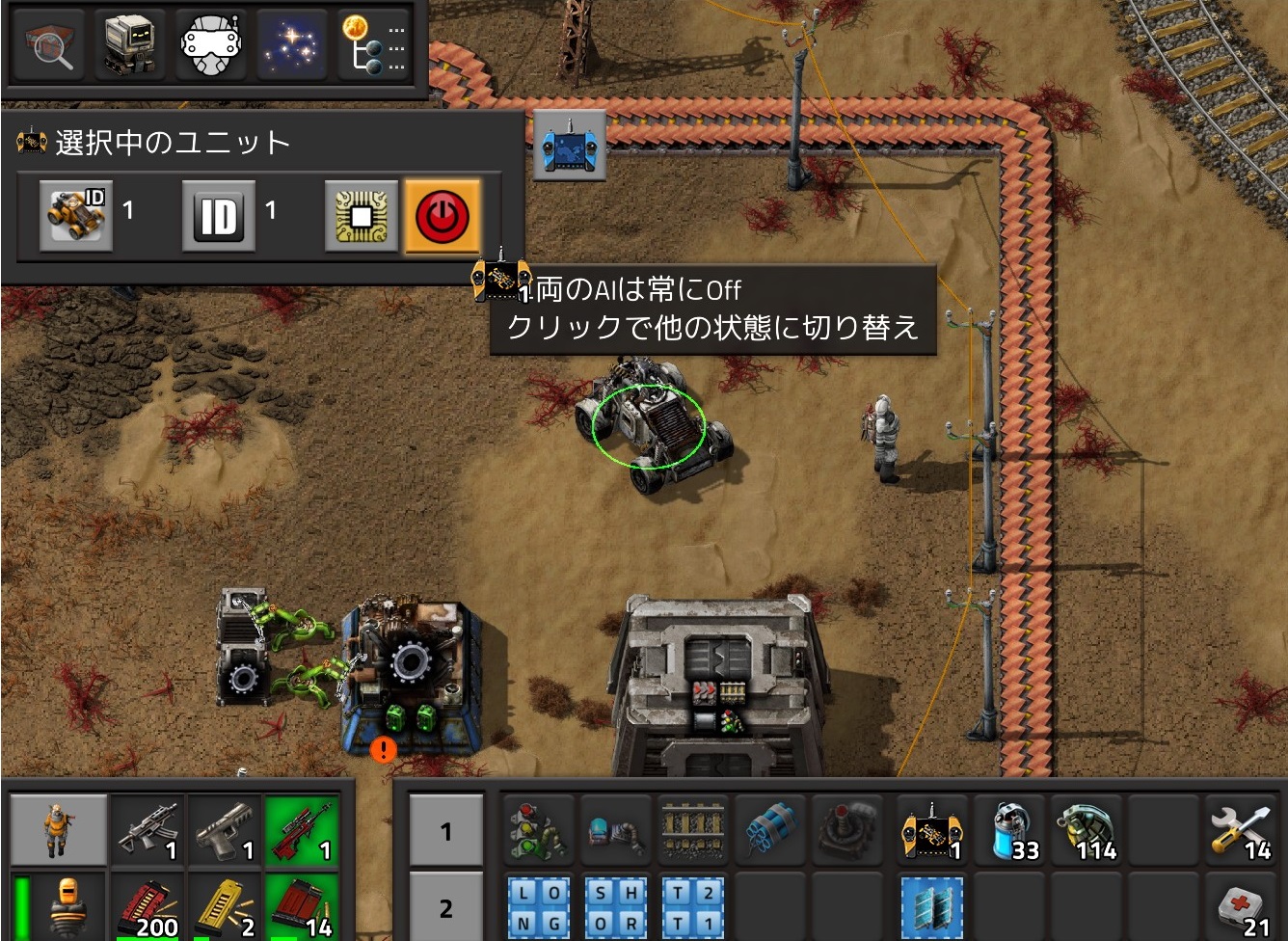This screenshot has height=941, width=1288.
Task: Click the vehicle type ID button showing 1
Action: 74,216
